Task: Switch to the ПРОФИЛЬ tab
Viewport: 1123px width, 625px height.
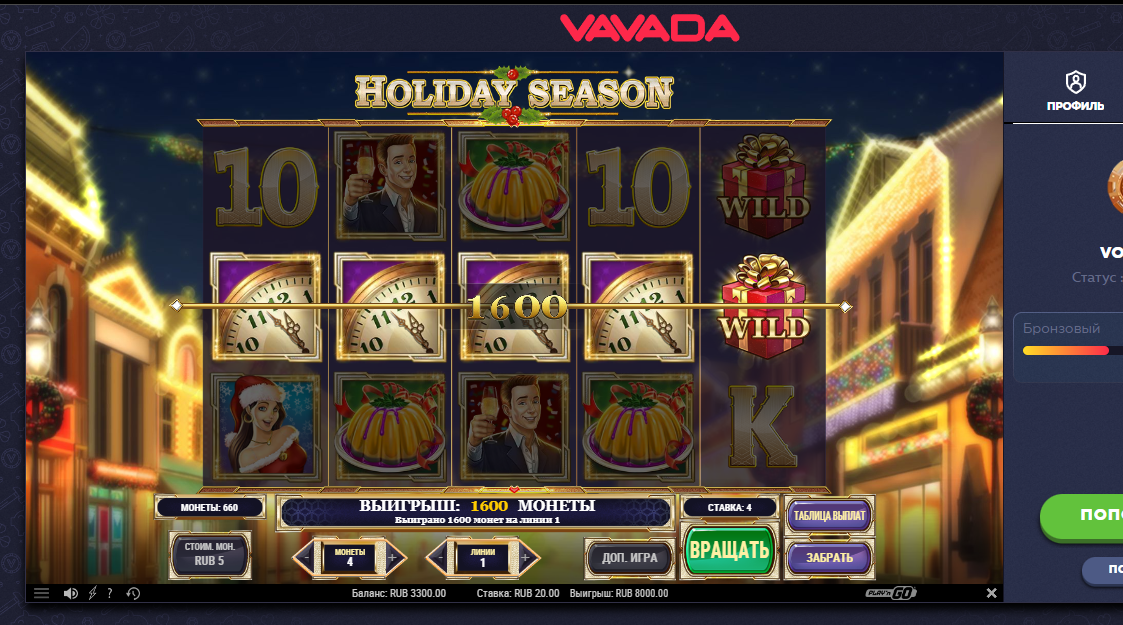Action: (x=1075, y=90)
